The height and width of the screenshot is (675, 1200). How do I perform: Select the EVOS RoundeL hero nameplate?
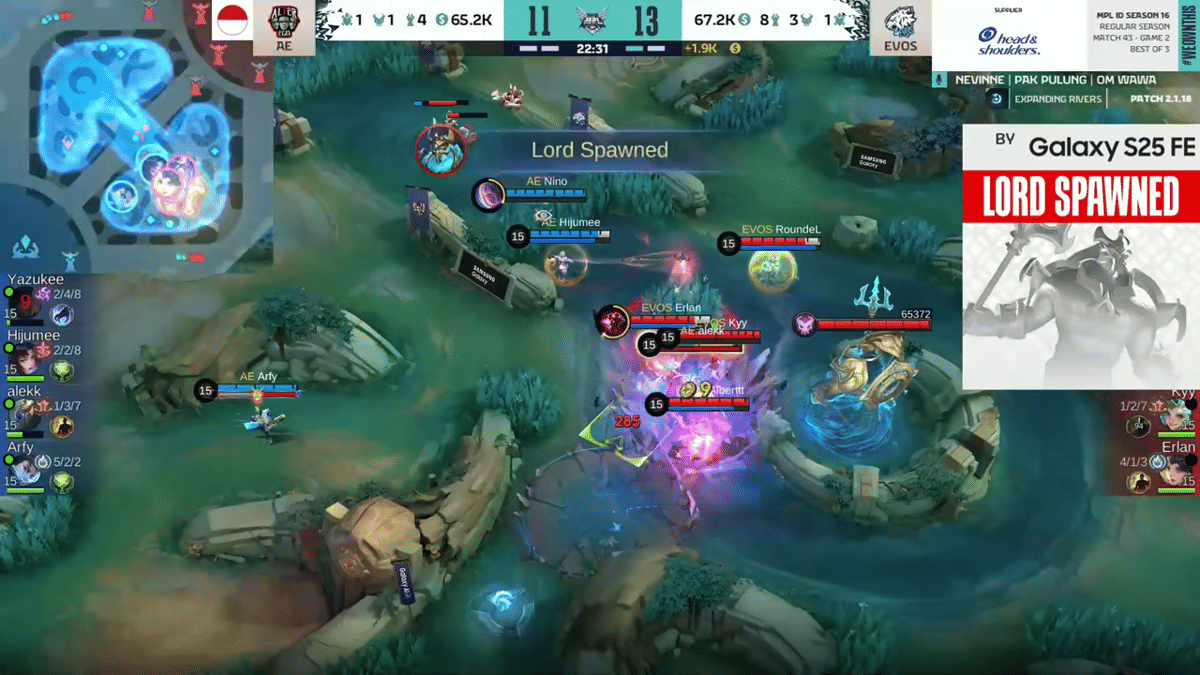[781, 230]
